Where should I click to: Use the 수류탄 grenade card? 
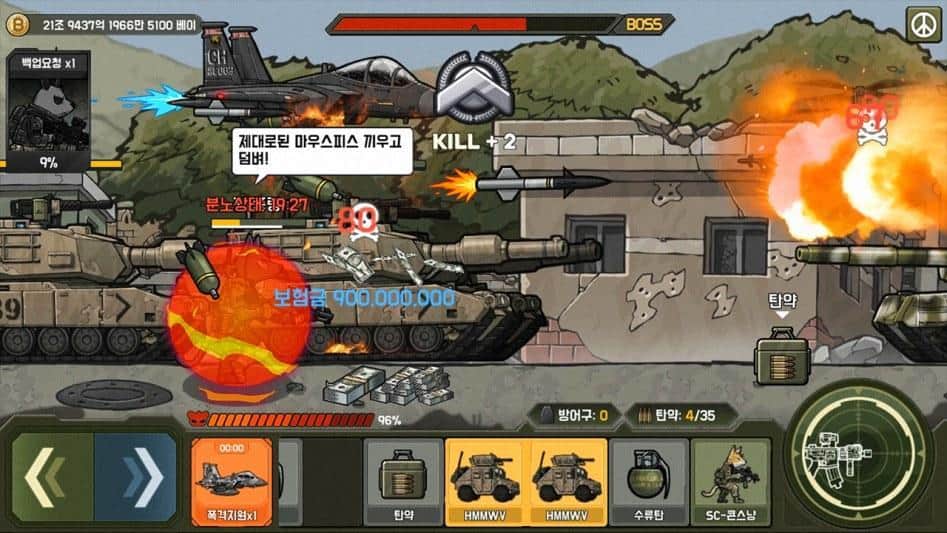[647, 481]
